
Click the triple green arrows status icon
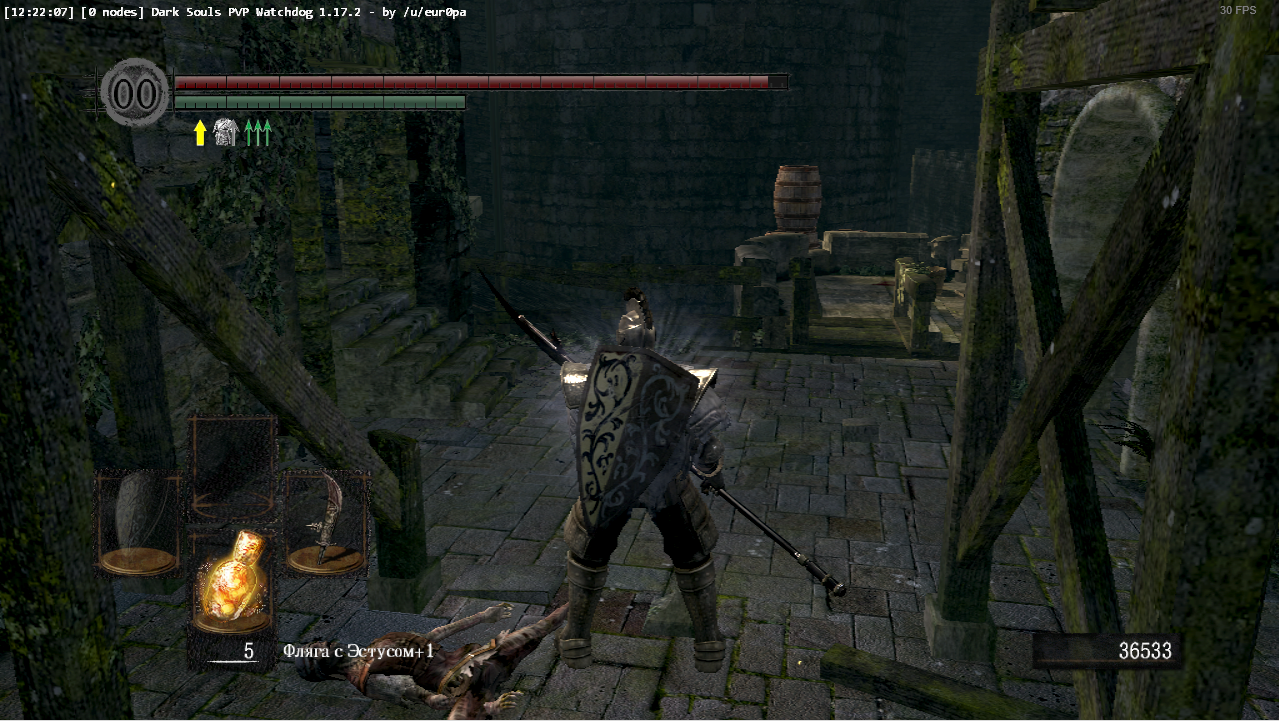[258, 133]
